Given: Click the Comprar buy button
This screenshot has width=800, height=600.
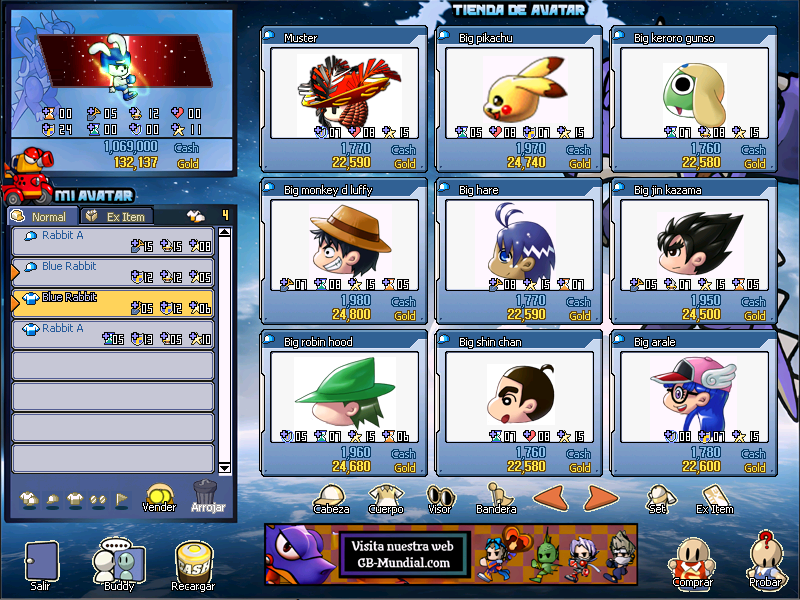Looking at the screenshot, I should (692, 565).
